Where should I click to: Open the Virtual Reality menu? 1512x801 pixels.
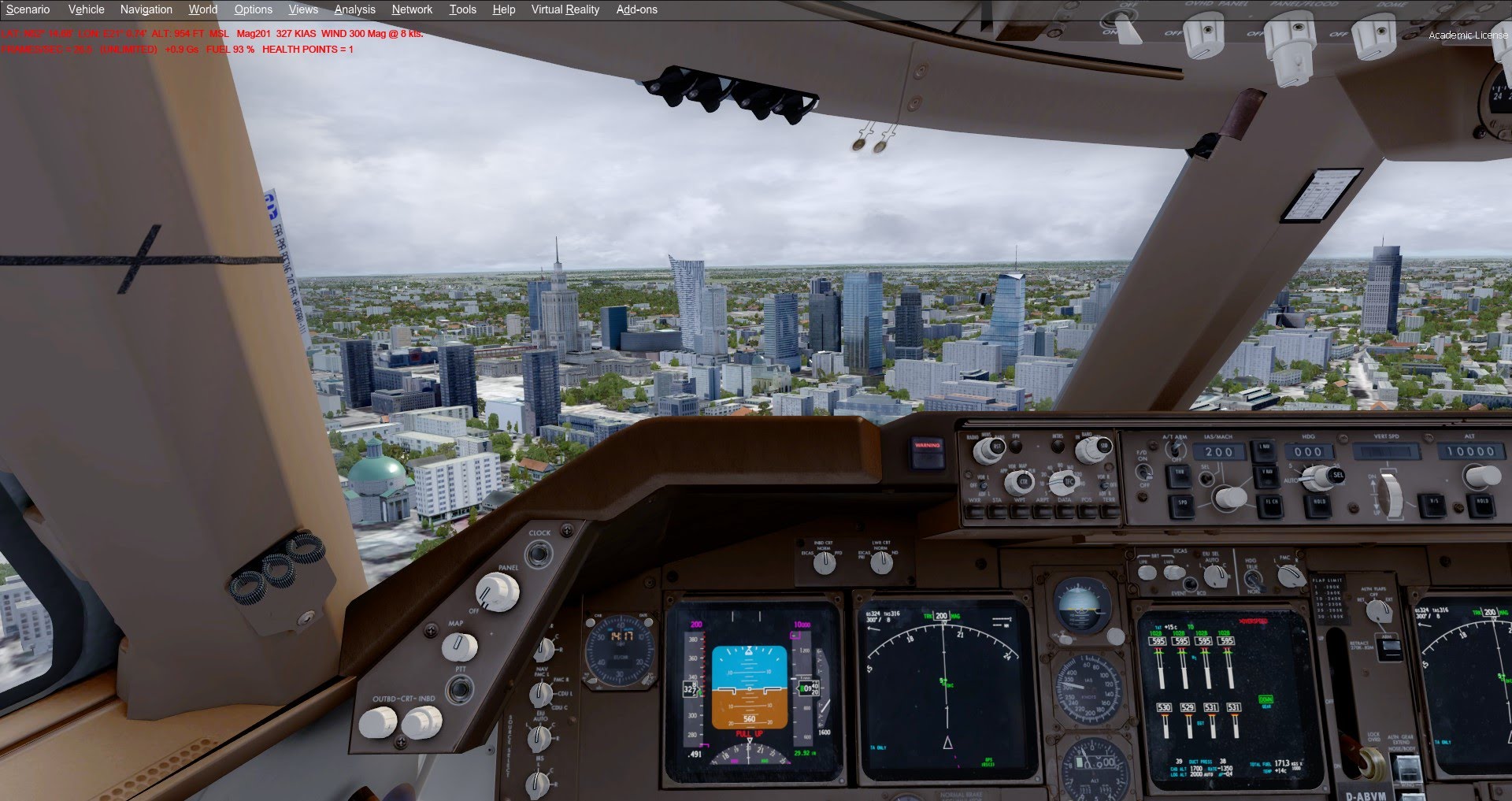pos(565,9)
